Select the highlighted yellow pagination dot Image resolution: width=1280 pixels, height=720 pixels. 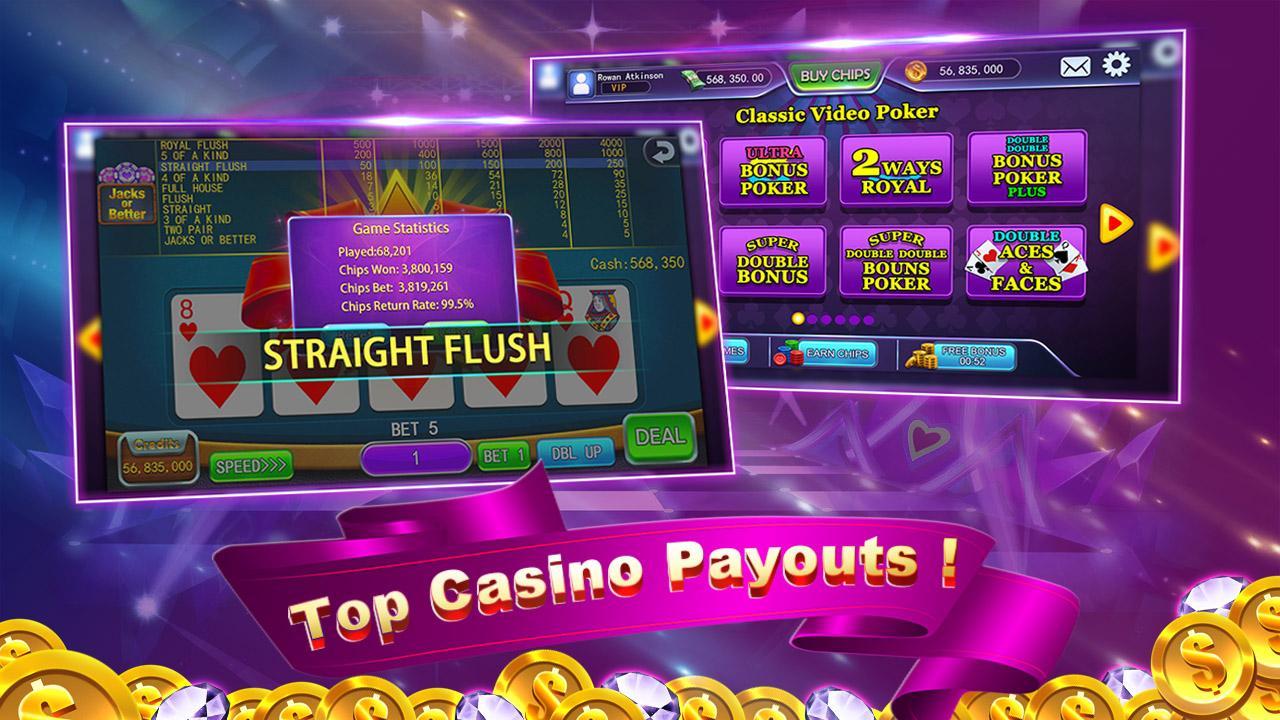(797, 316)
